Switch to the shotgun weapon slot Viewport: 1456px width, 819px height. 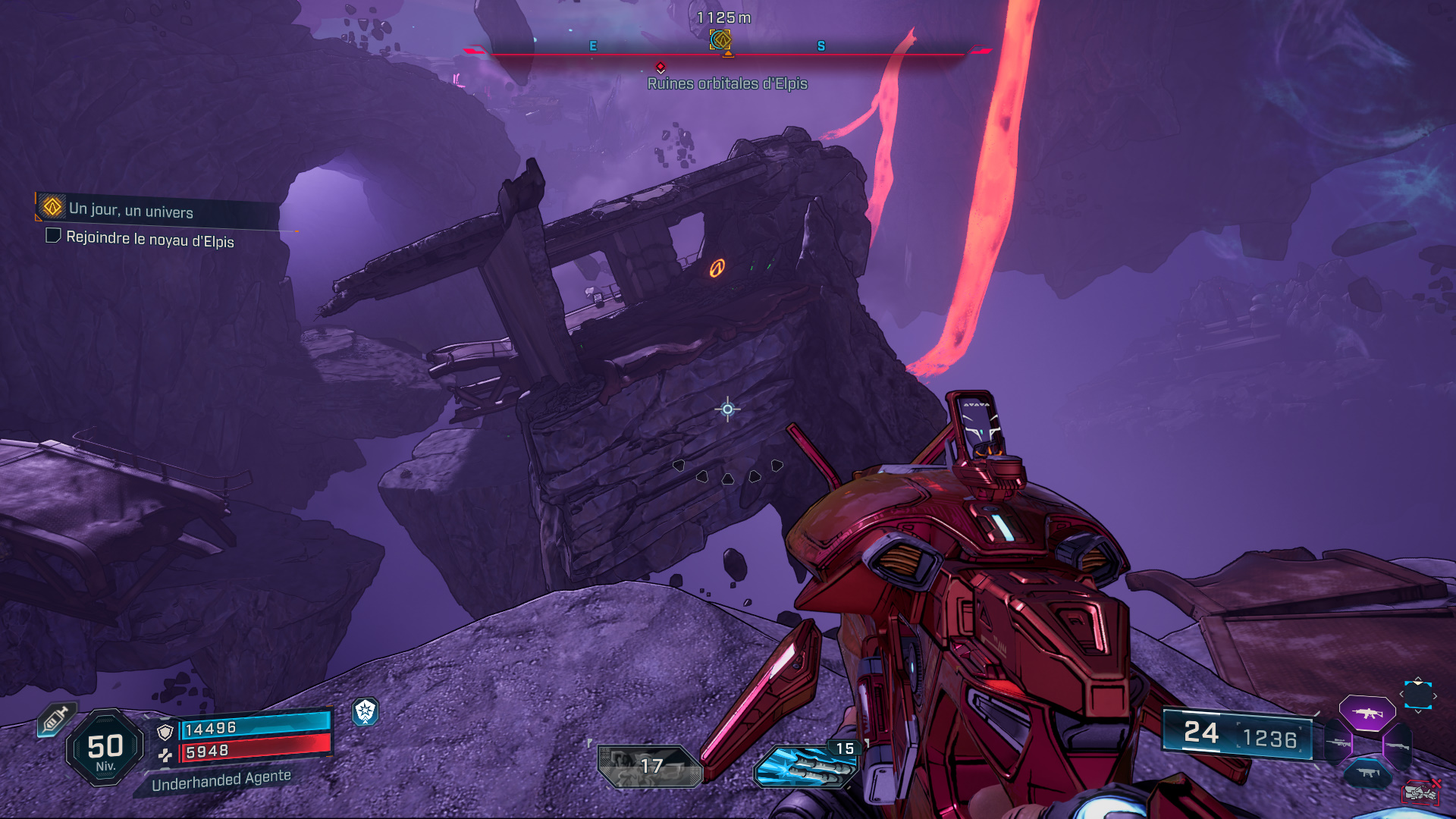[1397, 746]
